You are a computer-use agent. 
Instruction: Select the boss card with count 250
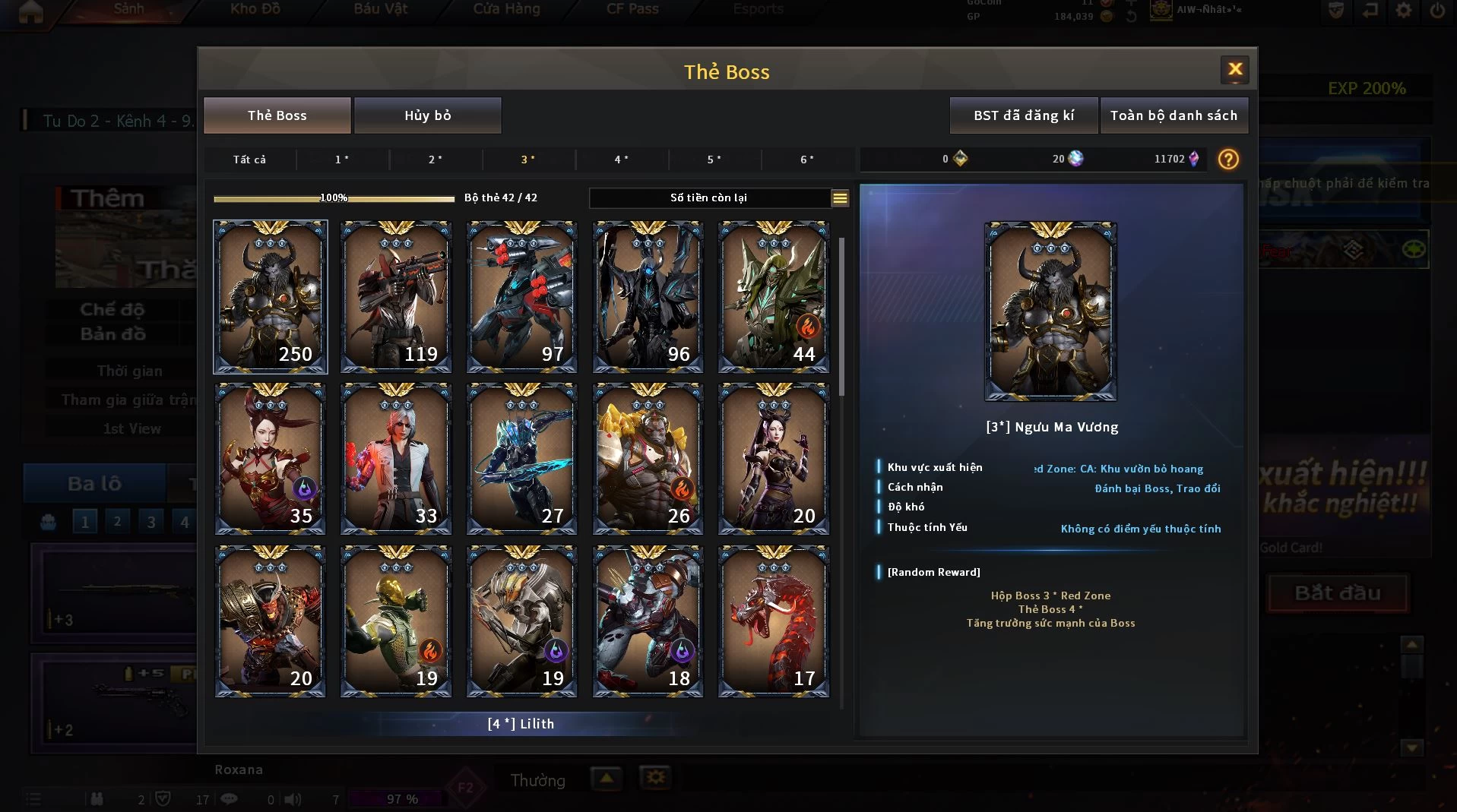pos(271,297)
